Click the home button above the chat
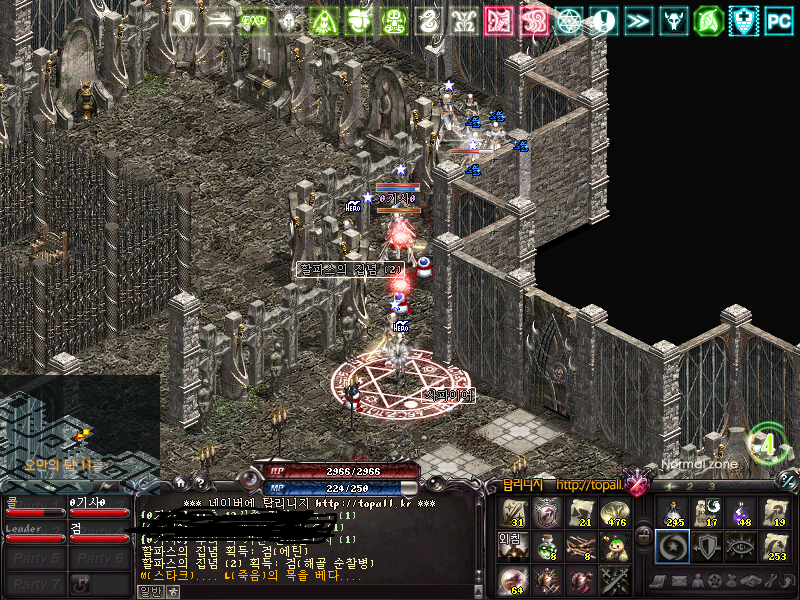The width and height of the screenshot is (800, 600). pos(181,483)
